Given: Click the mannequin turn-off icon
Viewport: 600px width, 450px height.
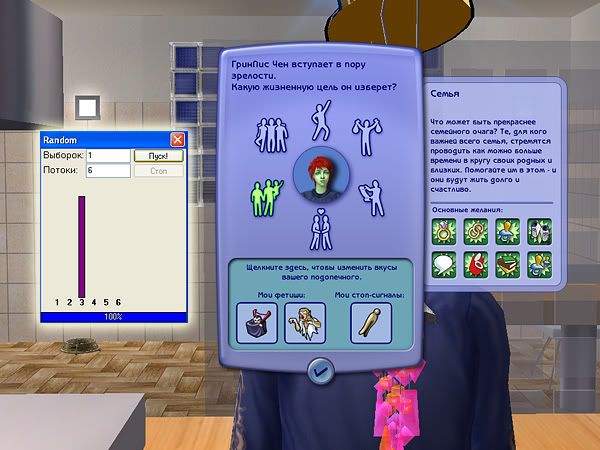Looking at the screenshot, I should (x=371, y=323).
